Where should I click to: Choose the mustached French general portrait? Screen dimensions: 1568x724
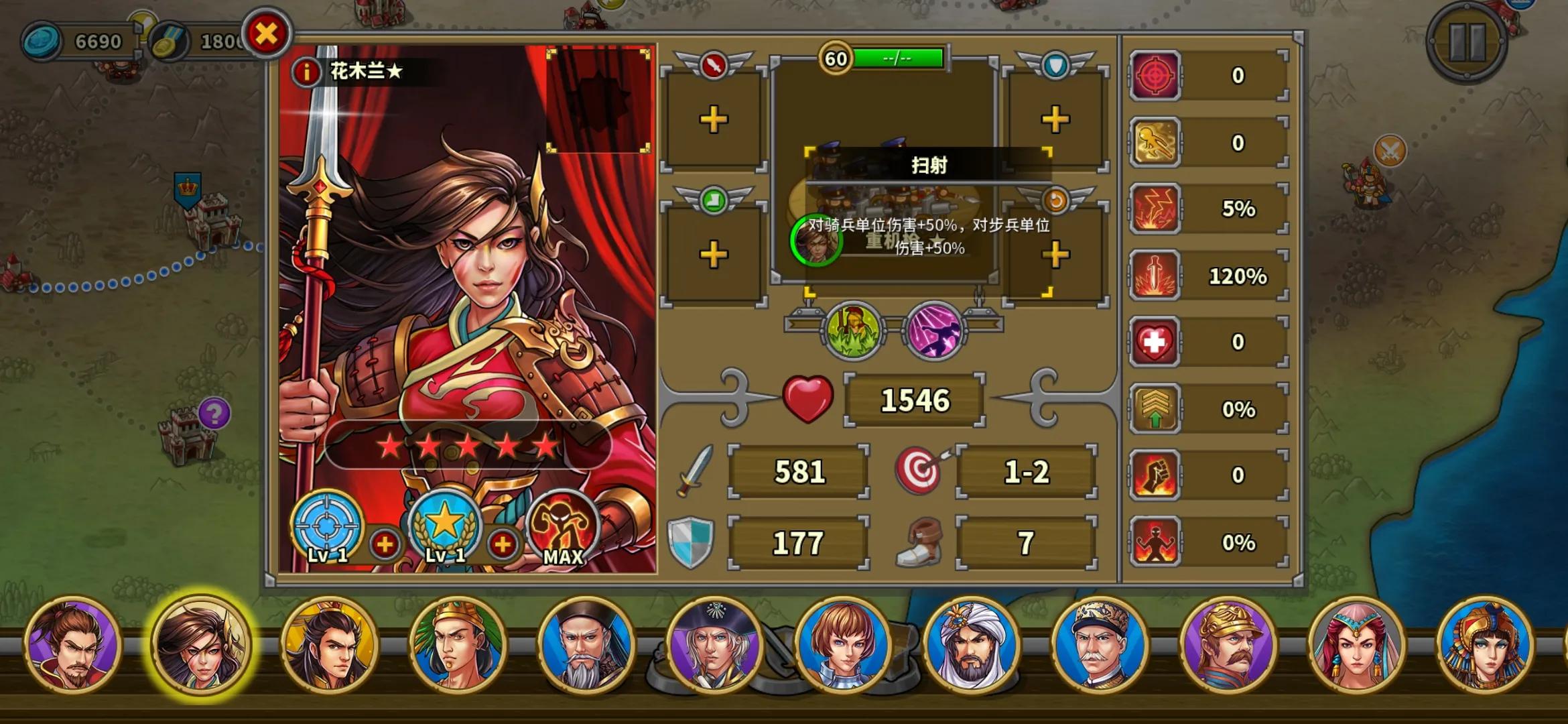(x=1100, y=645)
